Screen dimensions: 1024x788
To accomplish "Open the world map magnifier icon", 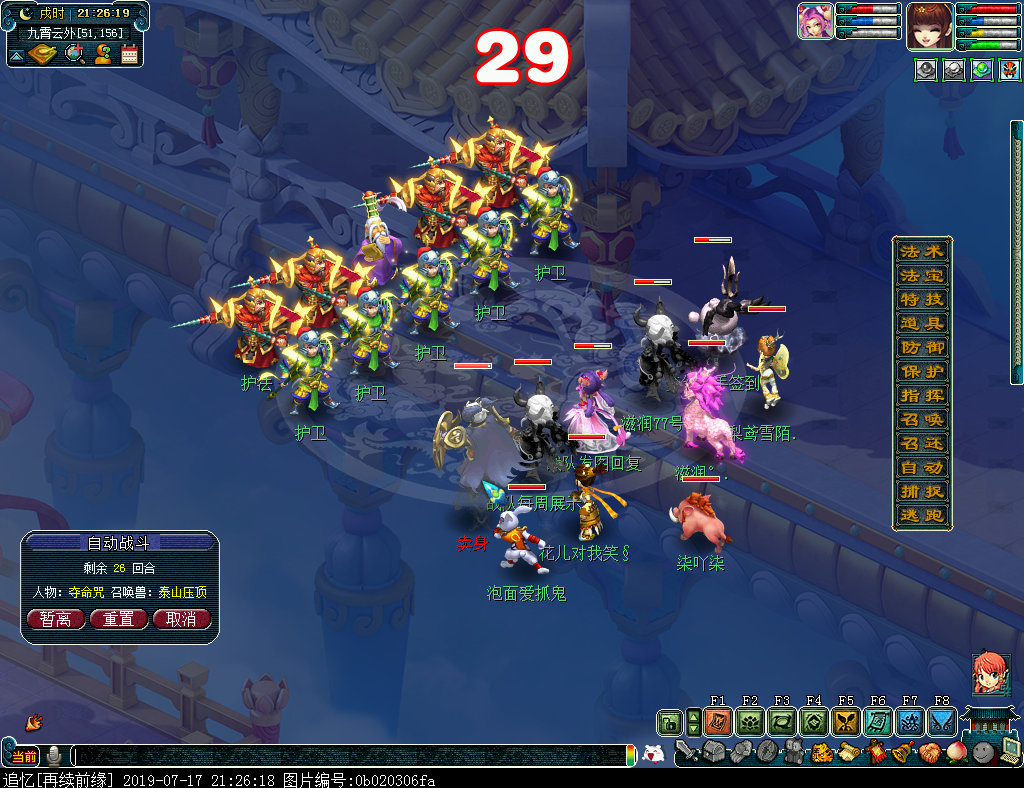I will 74,54.
